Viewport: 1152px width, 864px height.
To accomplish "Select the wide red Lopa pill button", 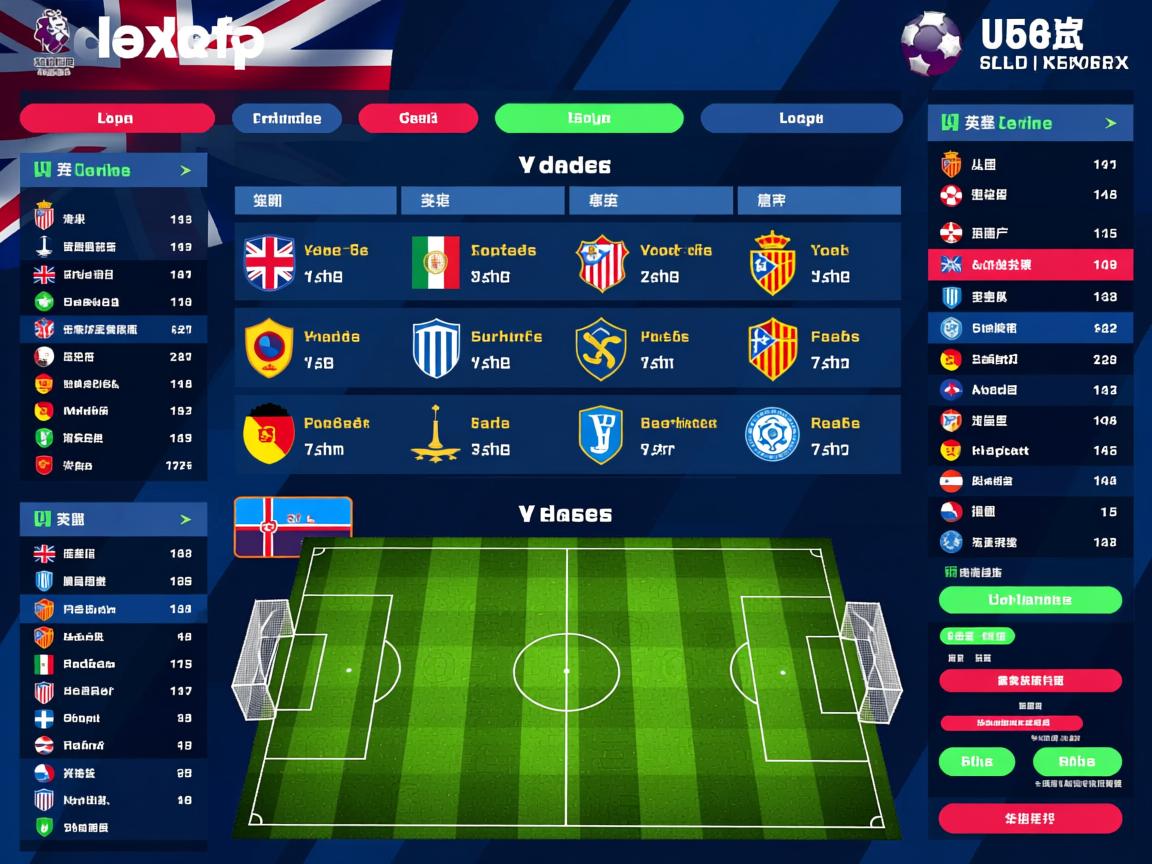I will point(116,118).
